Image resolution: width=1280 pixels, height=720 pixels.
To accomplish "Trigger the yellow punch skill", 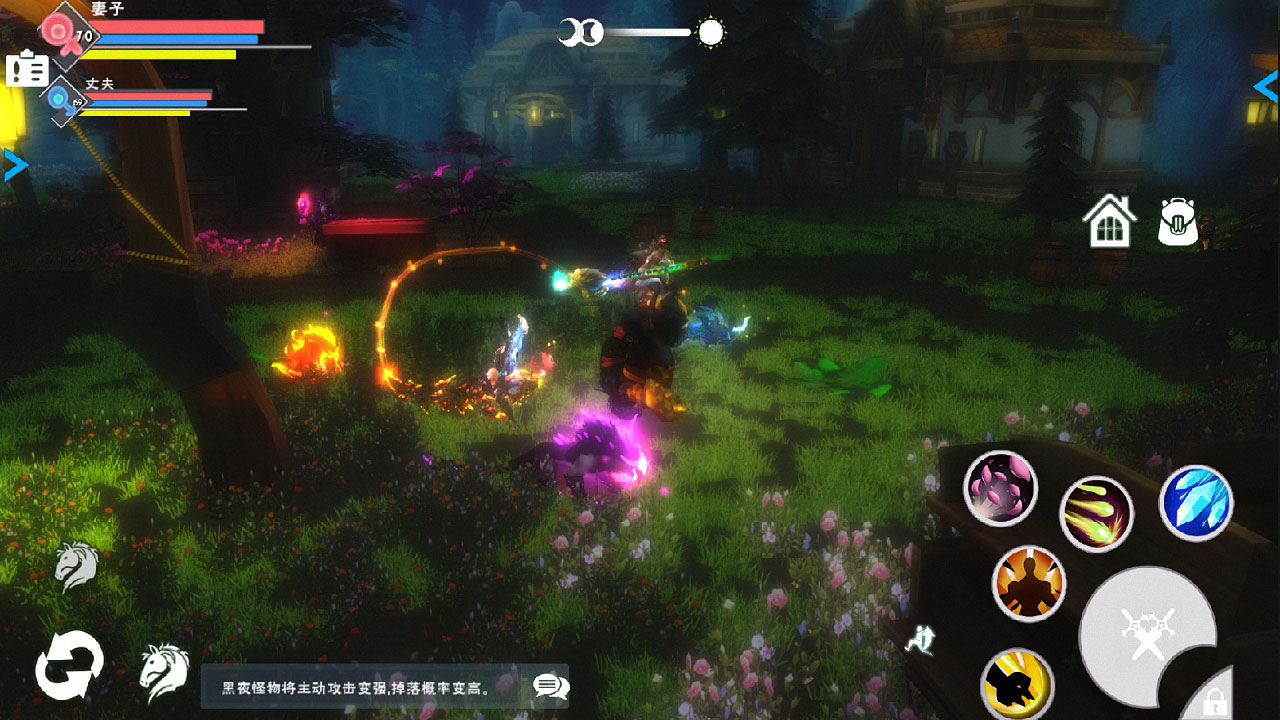I will coord(1017,684).
